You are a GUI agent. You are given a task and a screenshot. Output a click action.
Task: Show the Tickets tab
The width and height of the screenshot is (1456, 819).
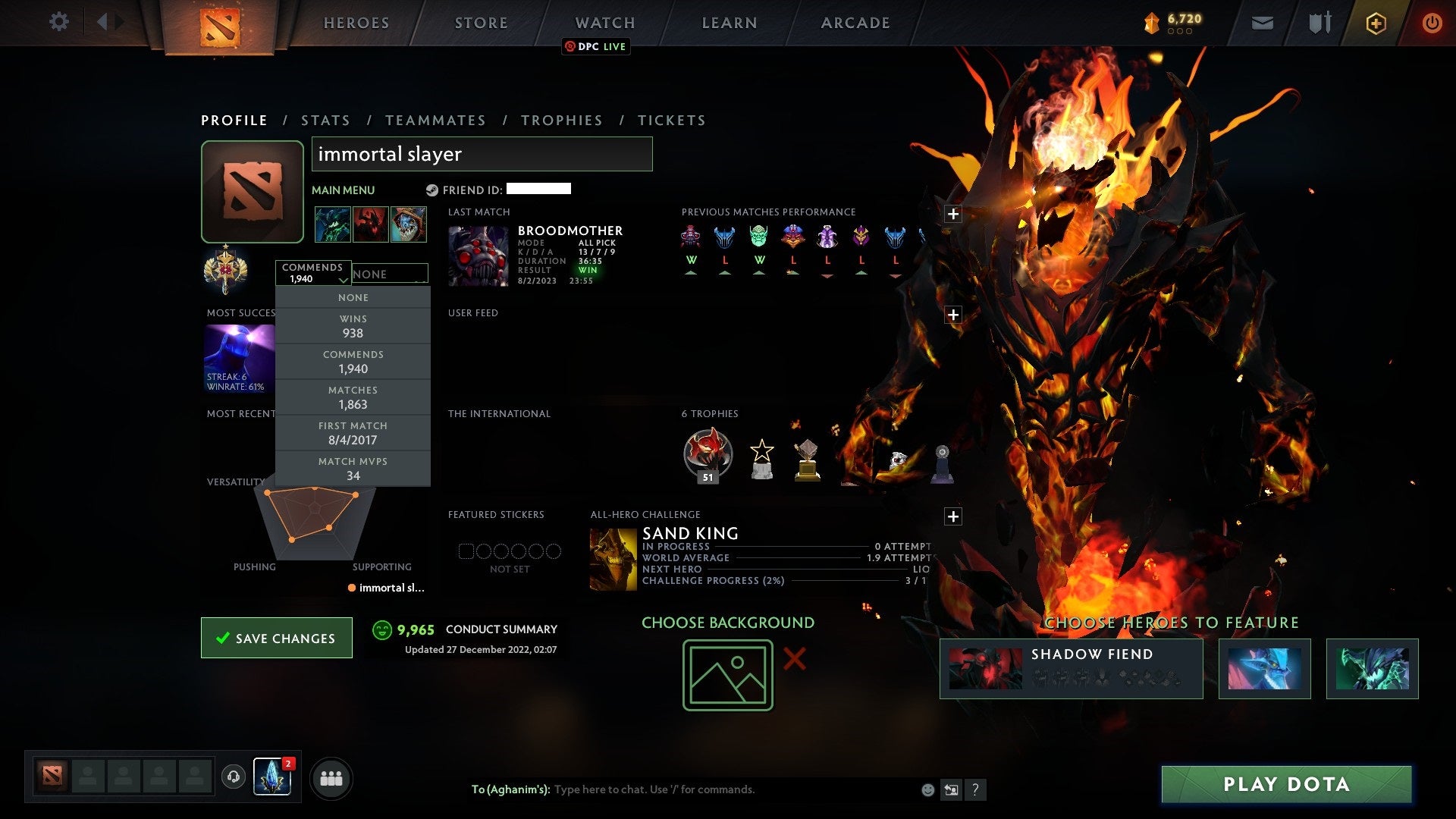click(x=671, y=121)
